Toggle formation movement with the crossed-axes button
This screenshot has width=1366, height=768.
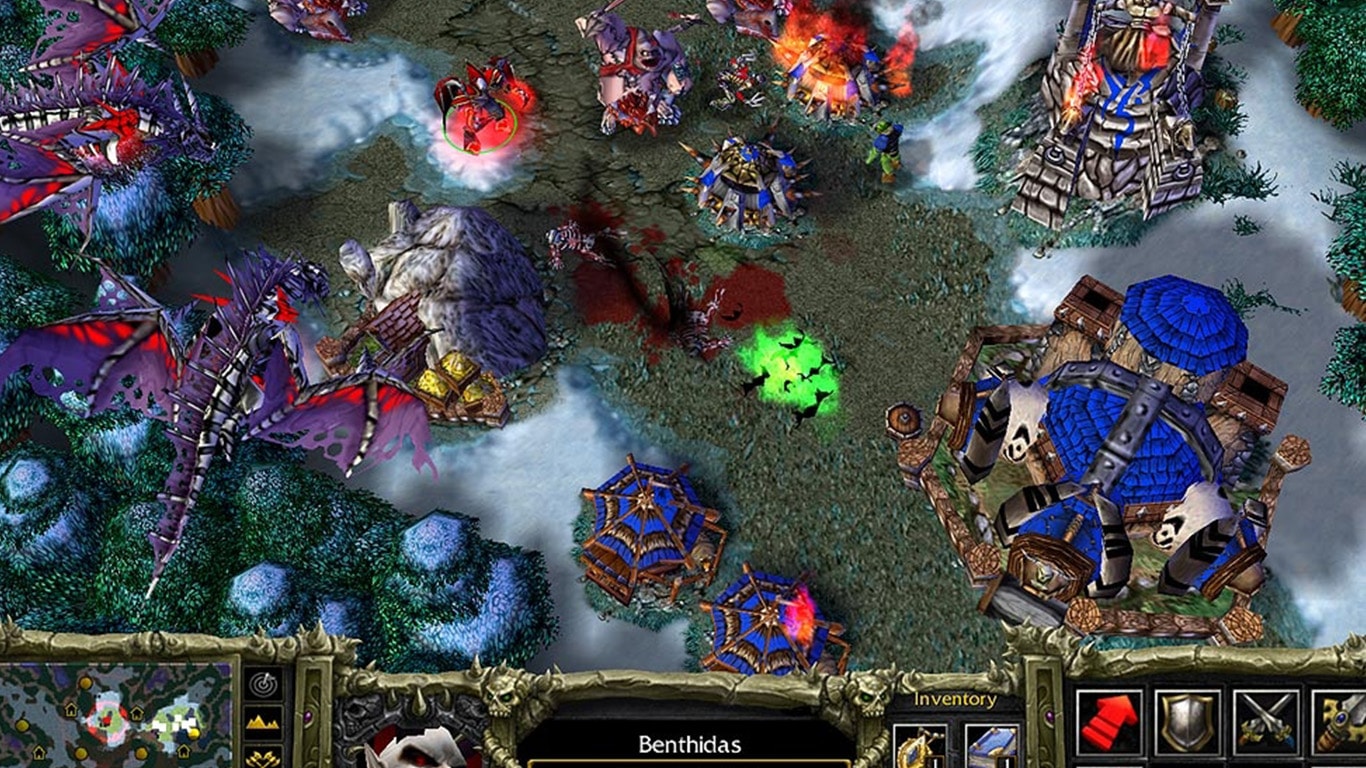[262, 757]
